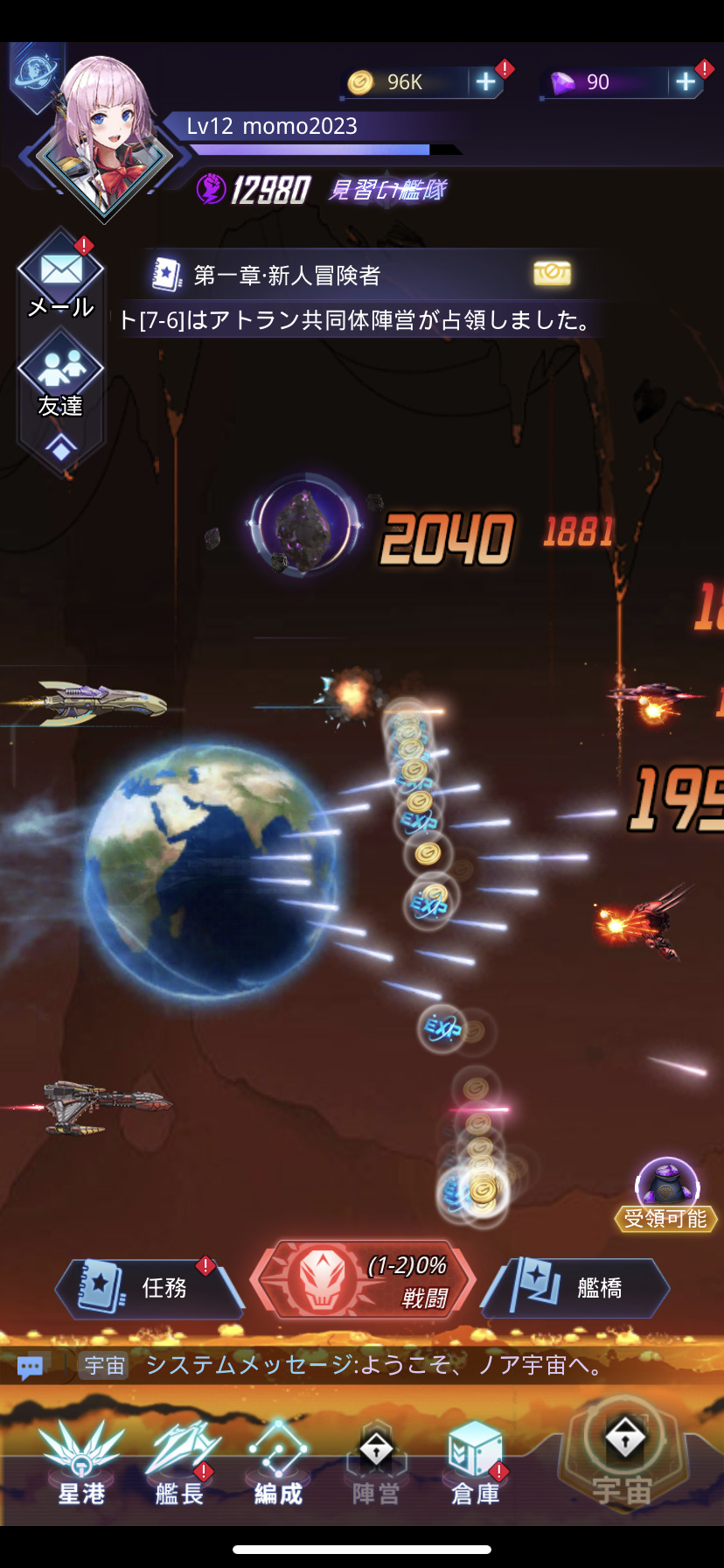Screen dimensions: 724x1568
Task: Open the 艦橋 bridge button
Action: pyautogui.click(x=577, y=1286)
